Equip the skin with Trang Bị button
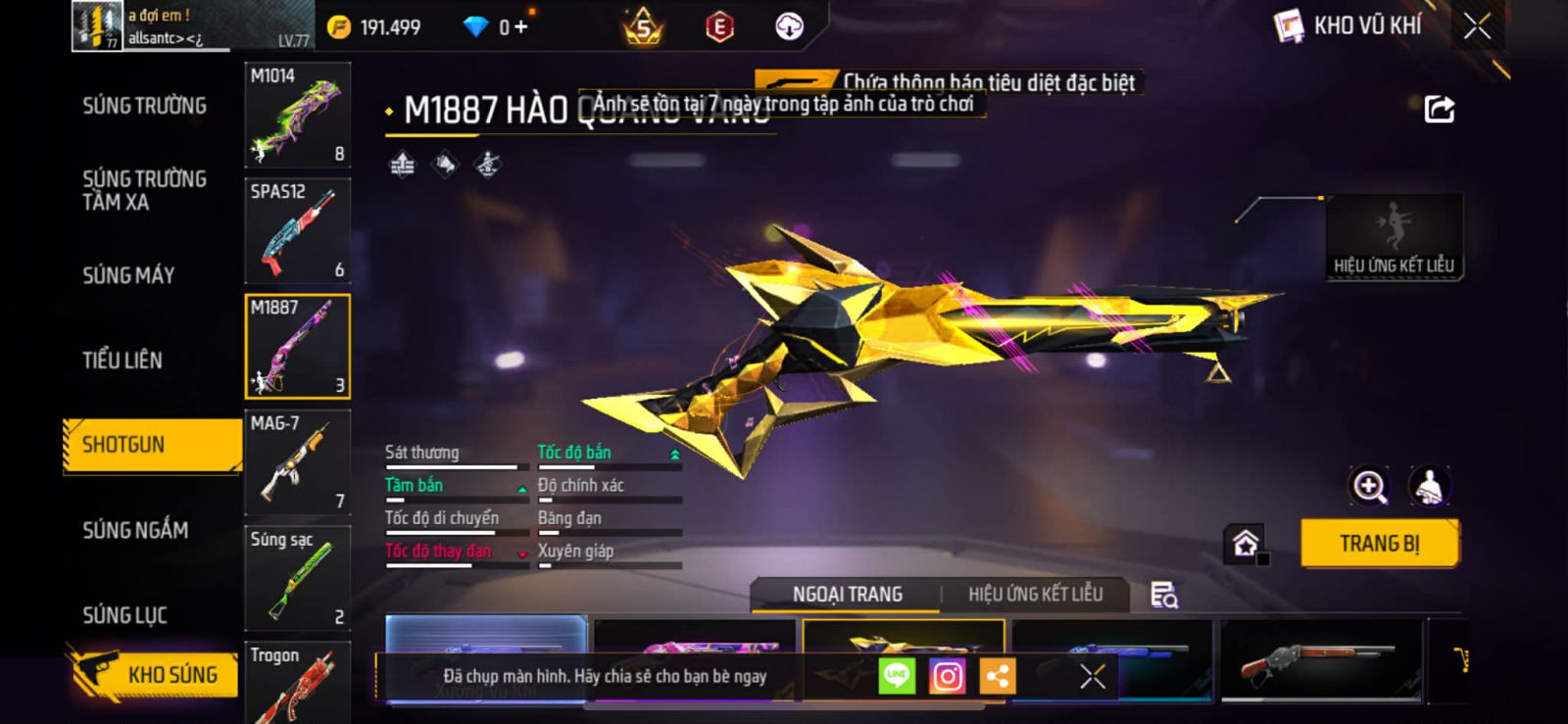Viewport: 1568px width, 724px height. coord(1379,544)
